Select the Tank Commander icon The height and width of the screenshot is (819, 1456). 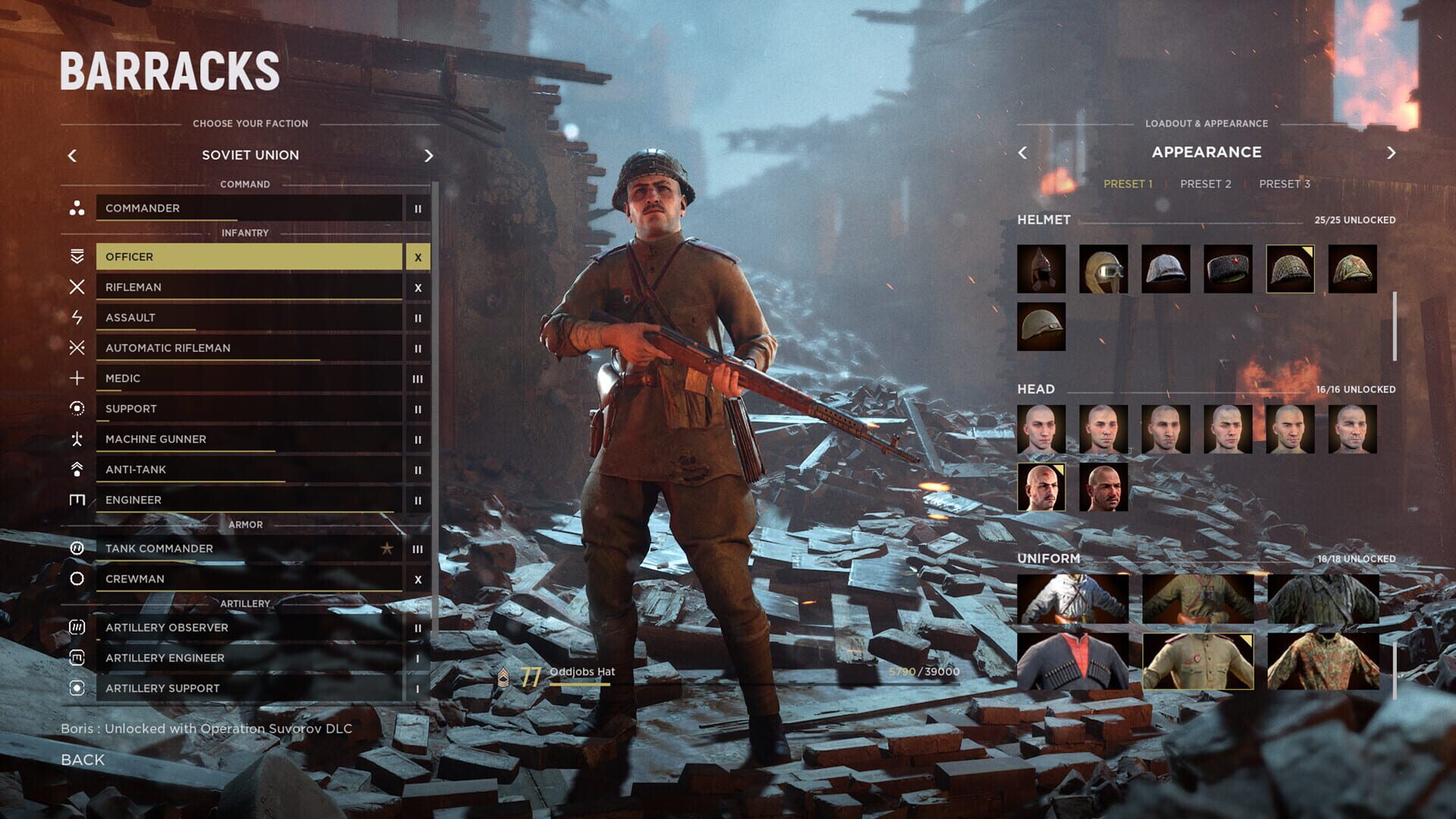coord(76,548)
